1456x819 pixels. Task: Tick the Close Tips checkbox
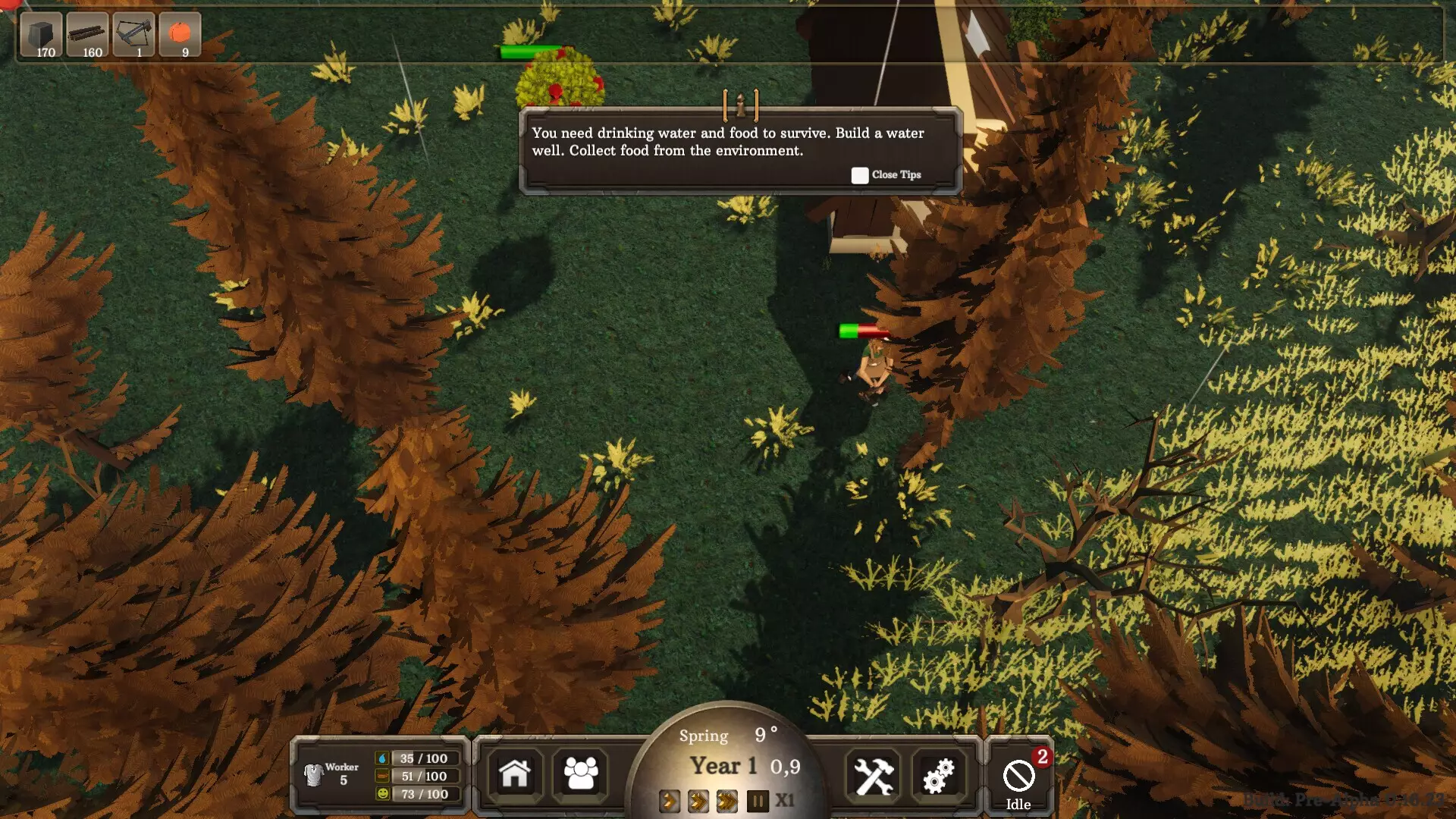pos(859,175)
